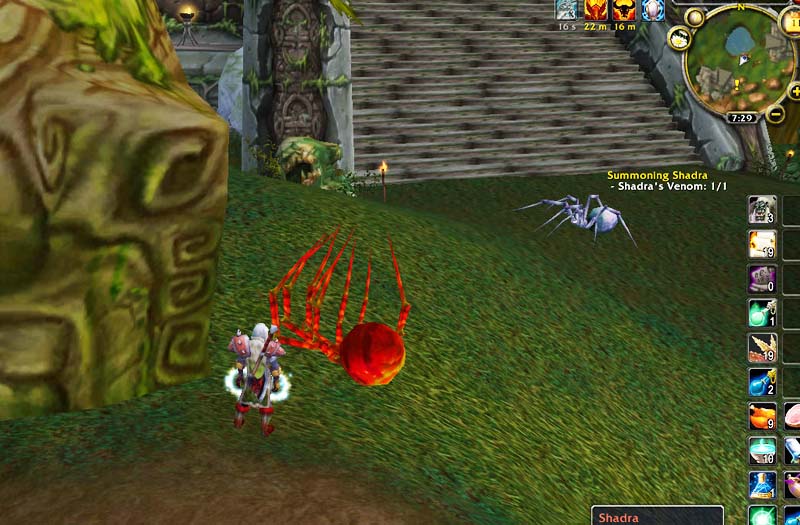Open the white flower tracking button
This screenshot has height=525, width=800.
pos(681,38)
